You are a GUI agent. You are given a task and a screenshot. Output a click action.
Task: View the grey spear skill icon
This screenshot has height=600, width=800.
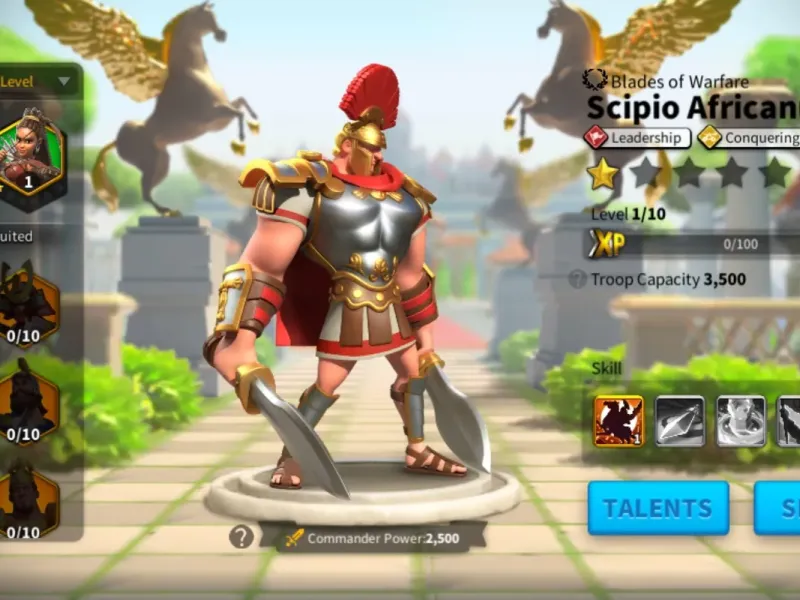(x=680, y=421)
